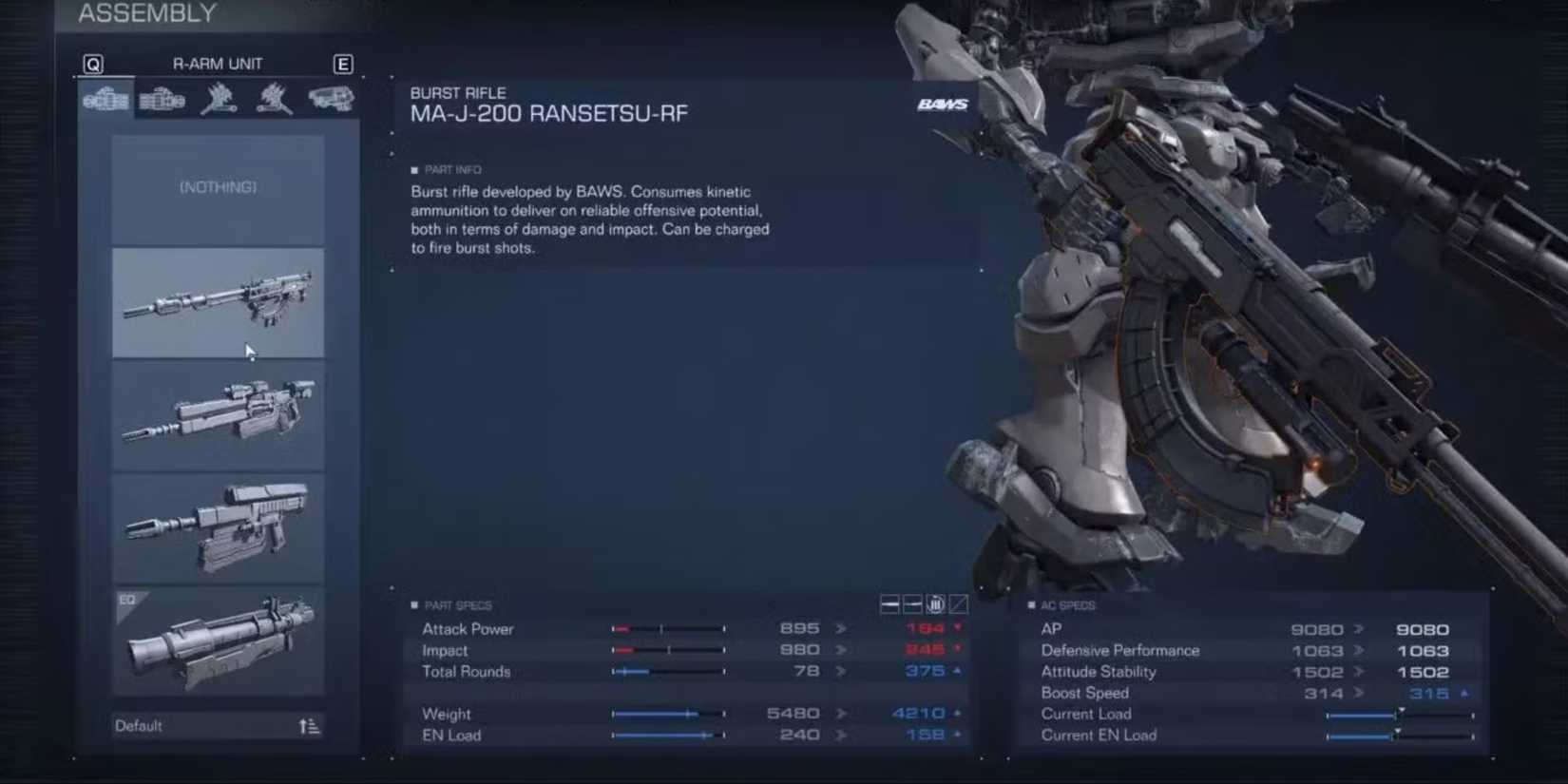Click the Default preset label

click(x=141, y=725)
